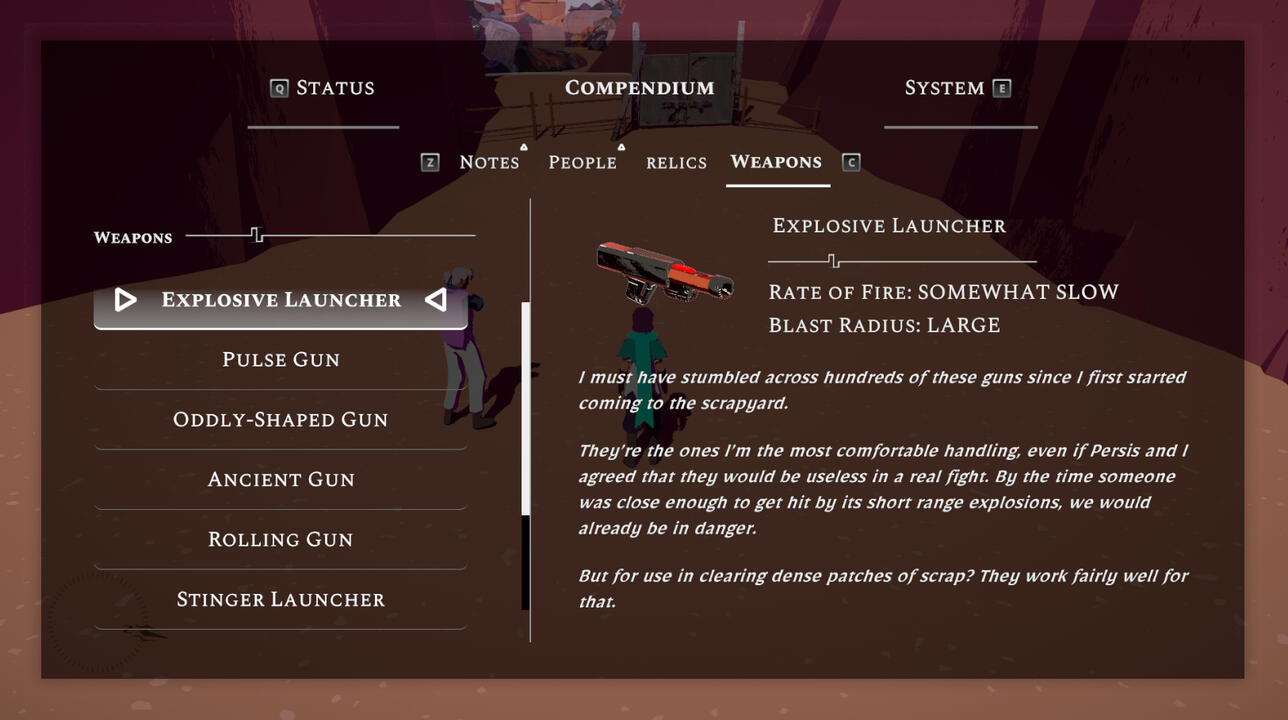This screenshot has height=720, width=1288.
Task: Choose Pulse Gun from the weapons list
Action: pyautogui.click(x=281, y=360)
